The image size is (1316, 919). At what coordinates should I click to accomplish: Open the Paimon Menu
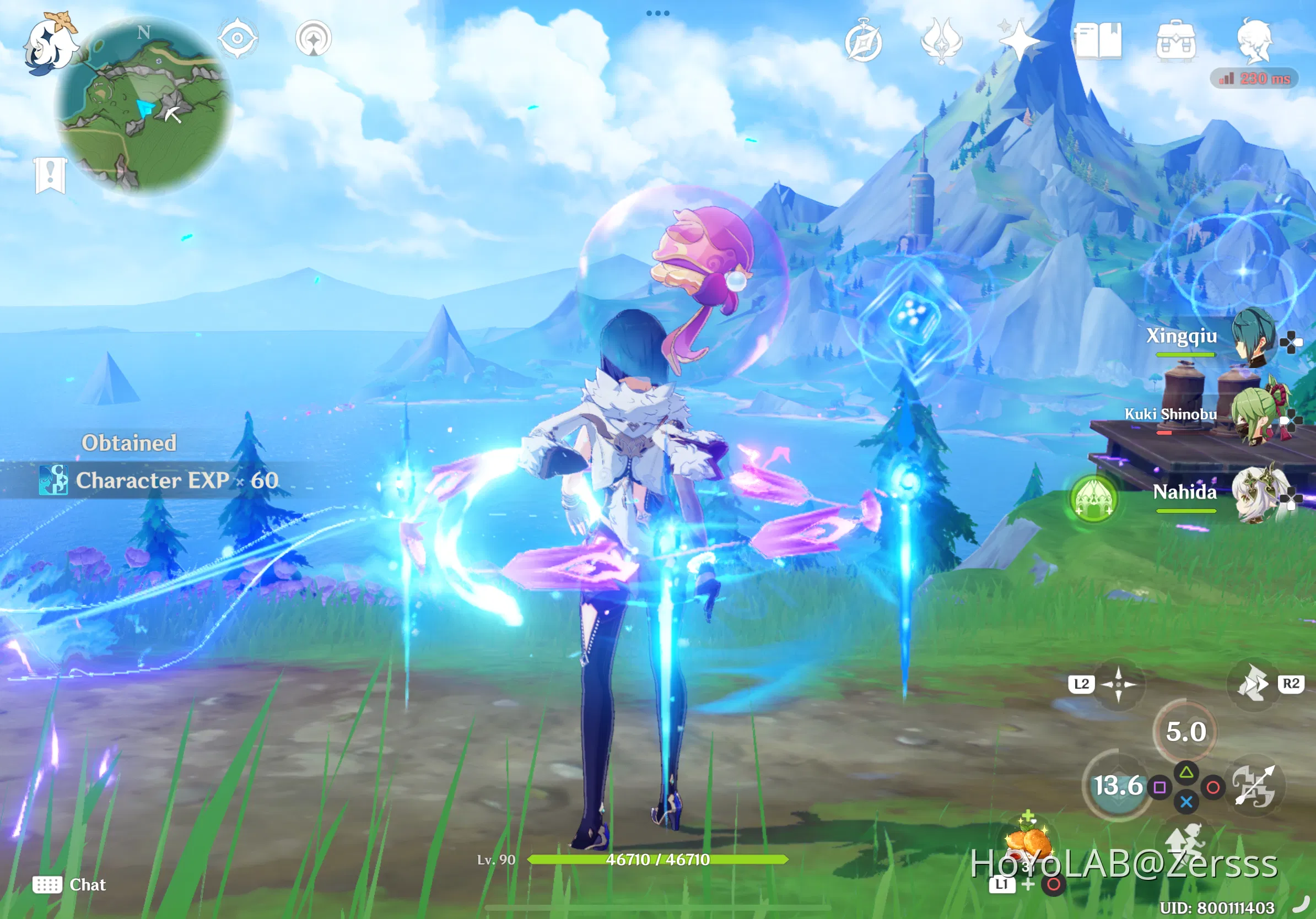click(51, 44)
